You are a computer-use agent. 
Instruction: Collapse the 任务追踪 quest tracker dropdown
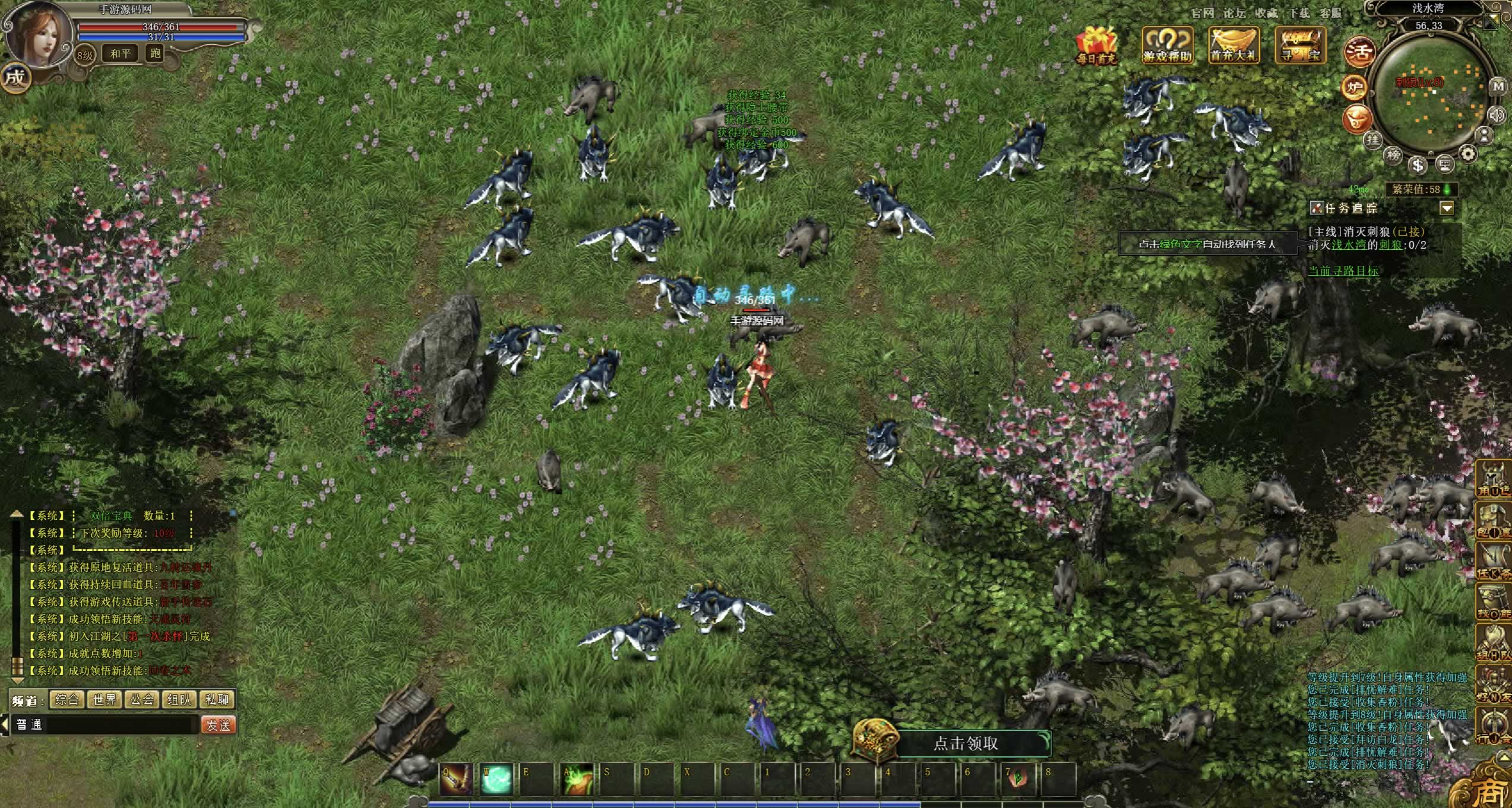click(1447, 208)
